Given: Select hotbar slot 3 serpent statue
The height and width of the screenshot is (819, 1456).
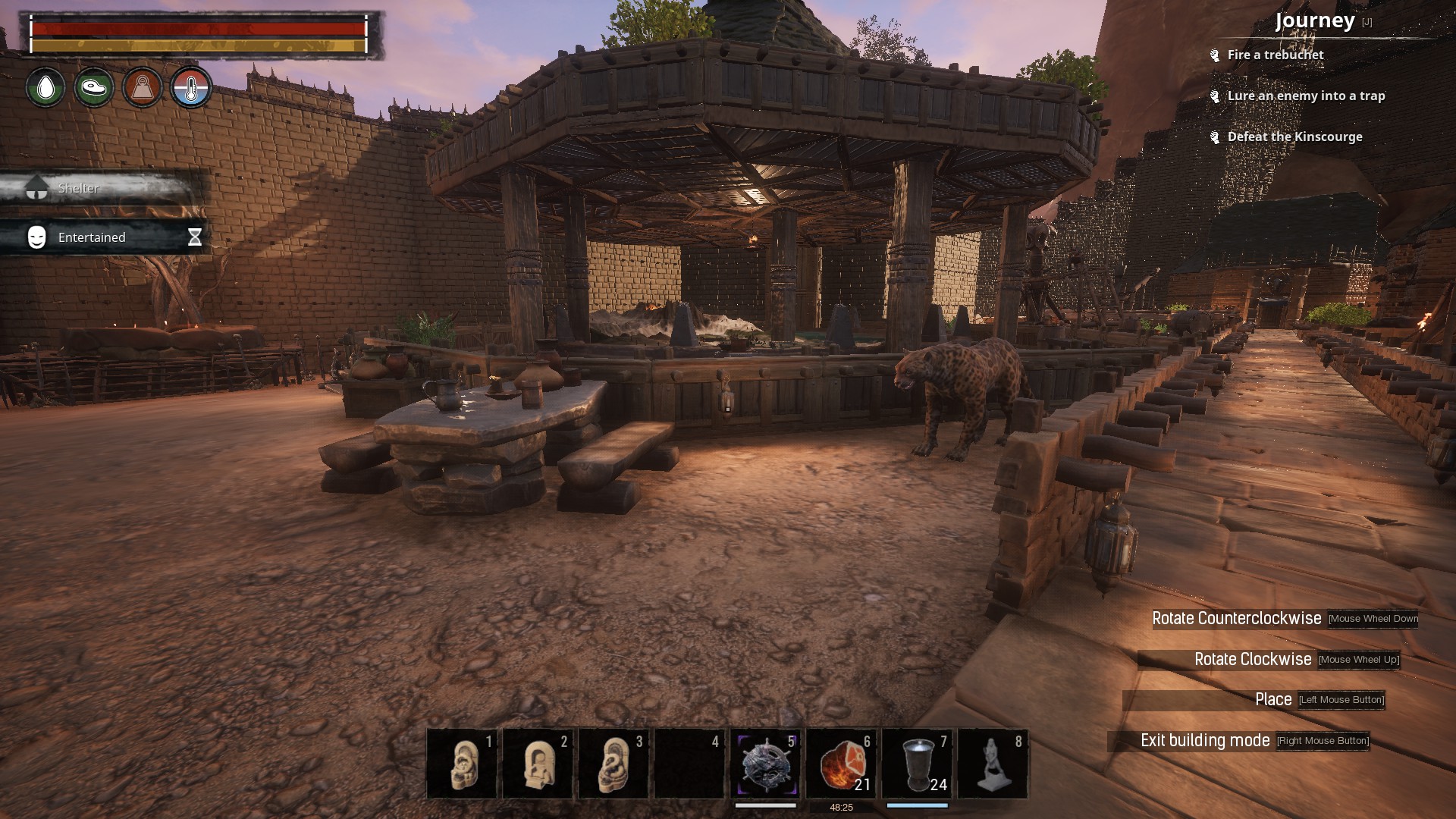Looking at the screenshot, I should click(613, 764).
